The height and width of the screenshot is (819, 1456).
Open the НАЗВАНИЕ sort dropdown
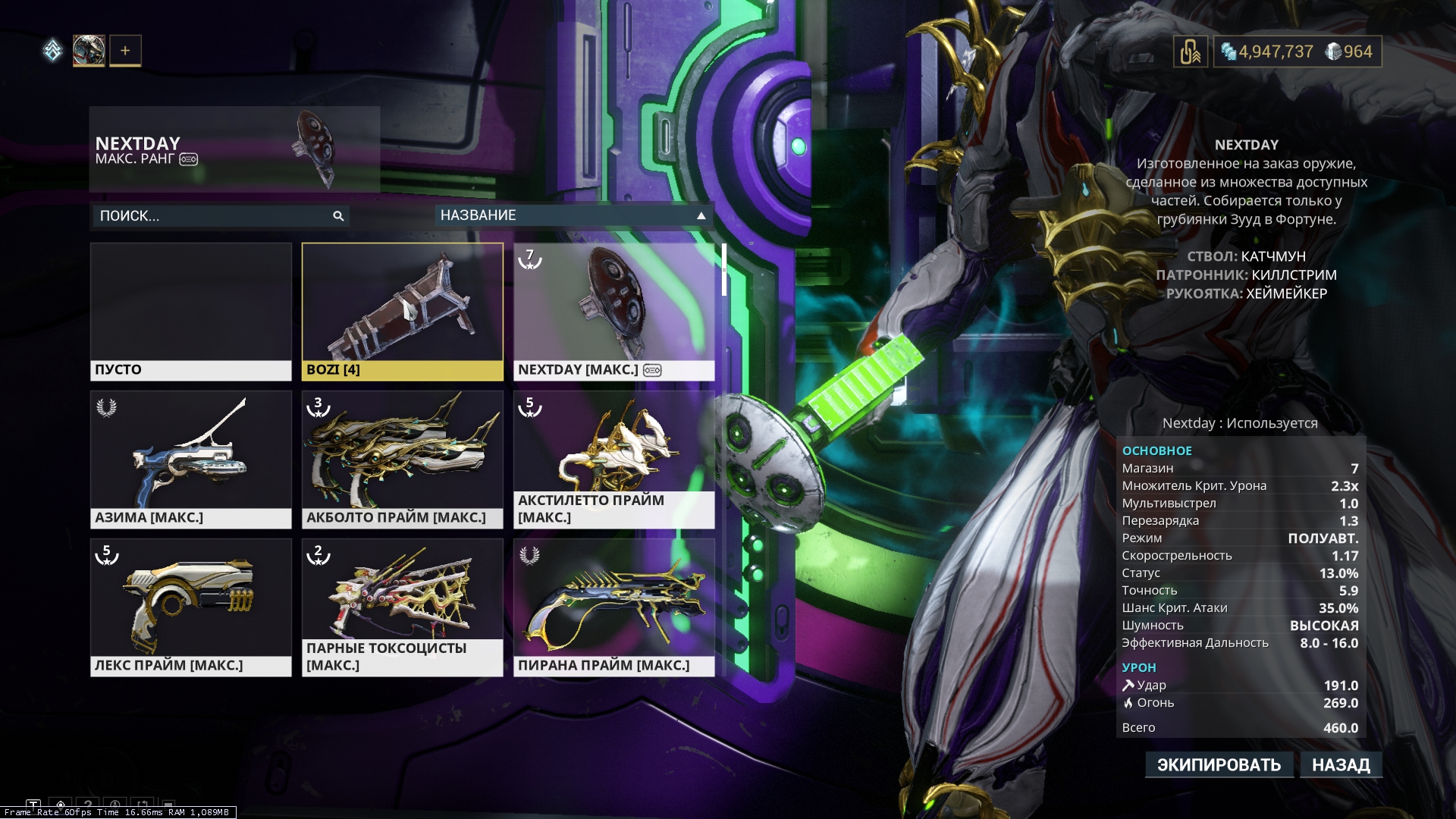573,215
